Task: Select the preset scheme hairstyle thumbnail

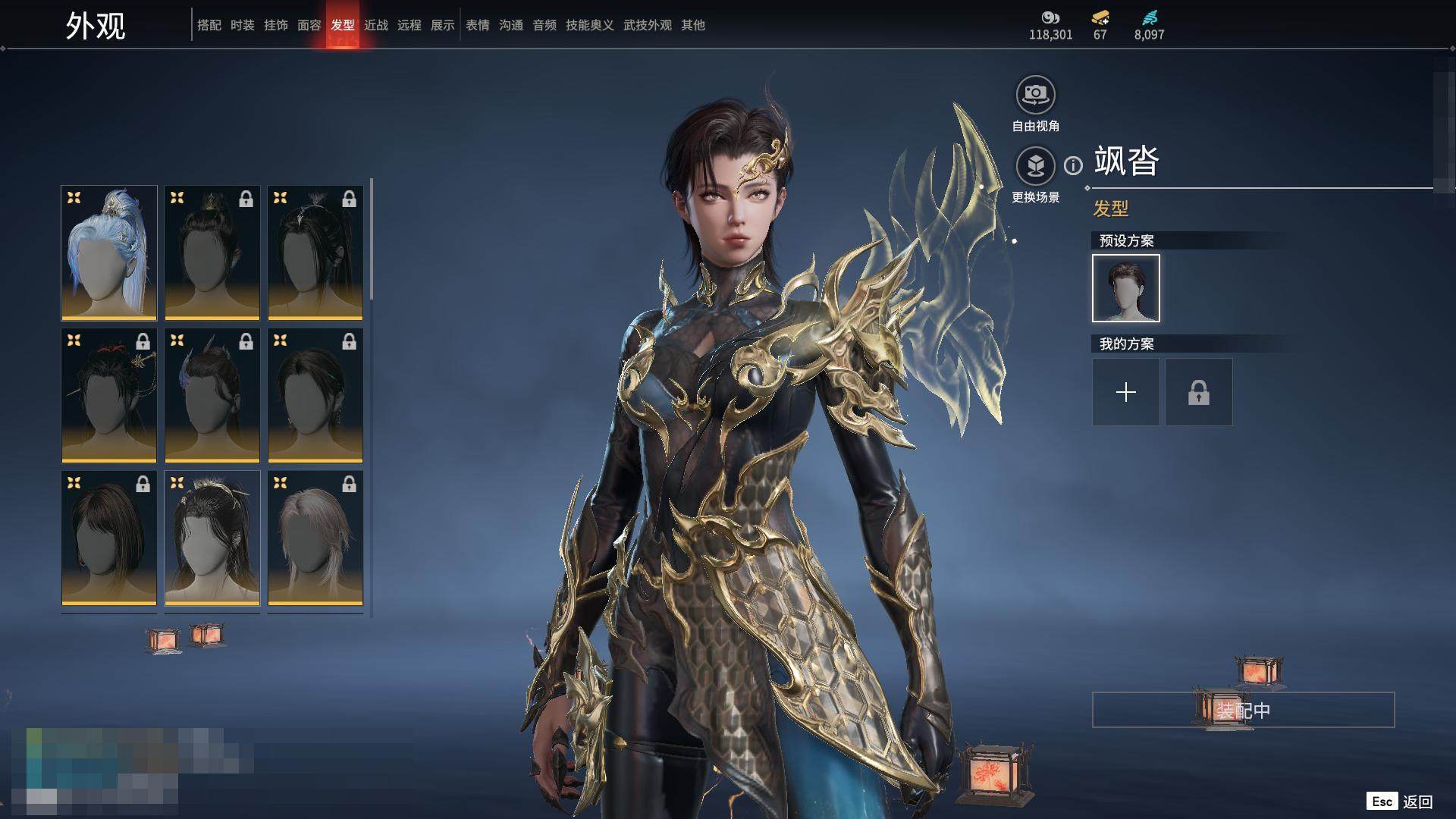Action: click(1125, 288)
